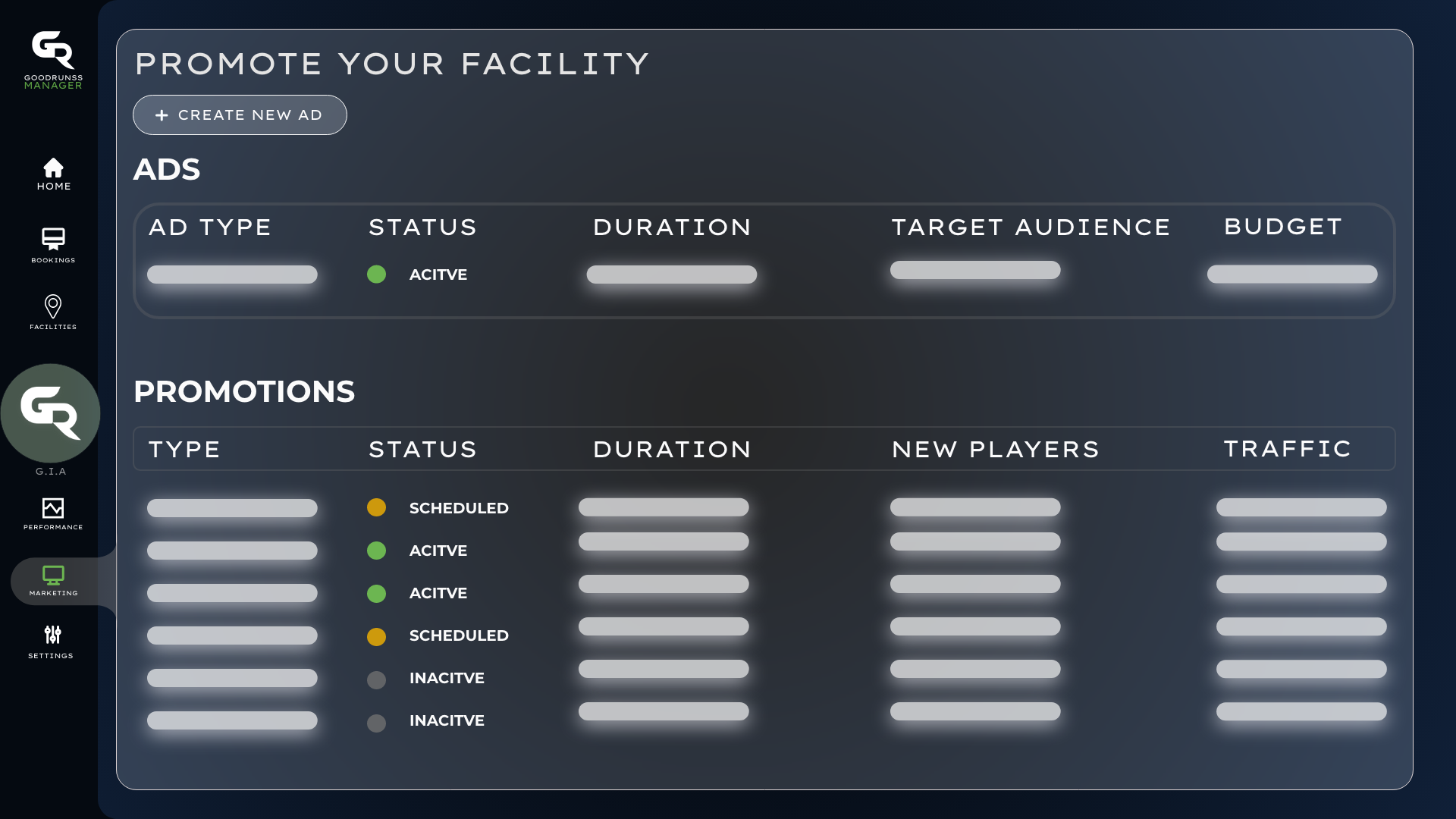Select the Type field of the first promotion

232,507
